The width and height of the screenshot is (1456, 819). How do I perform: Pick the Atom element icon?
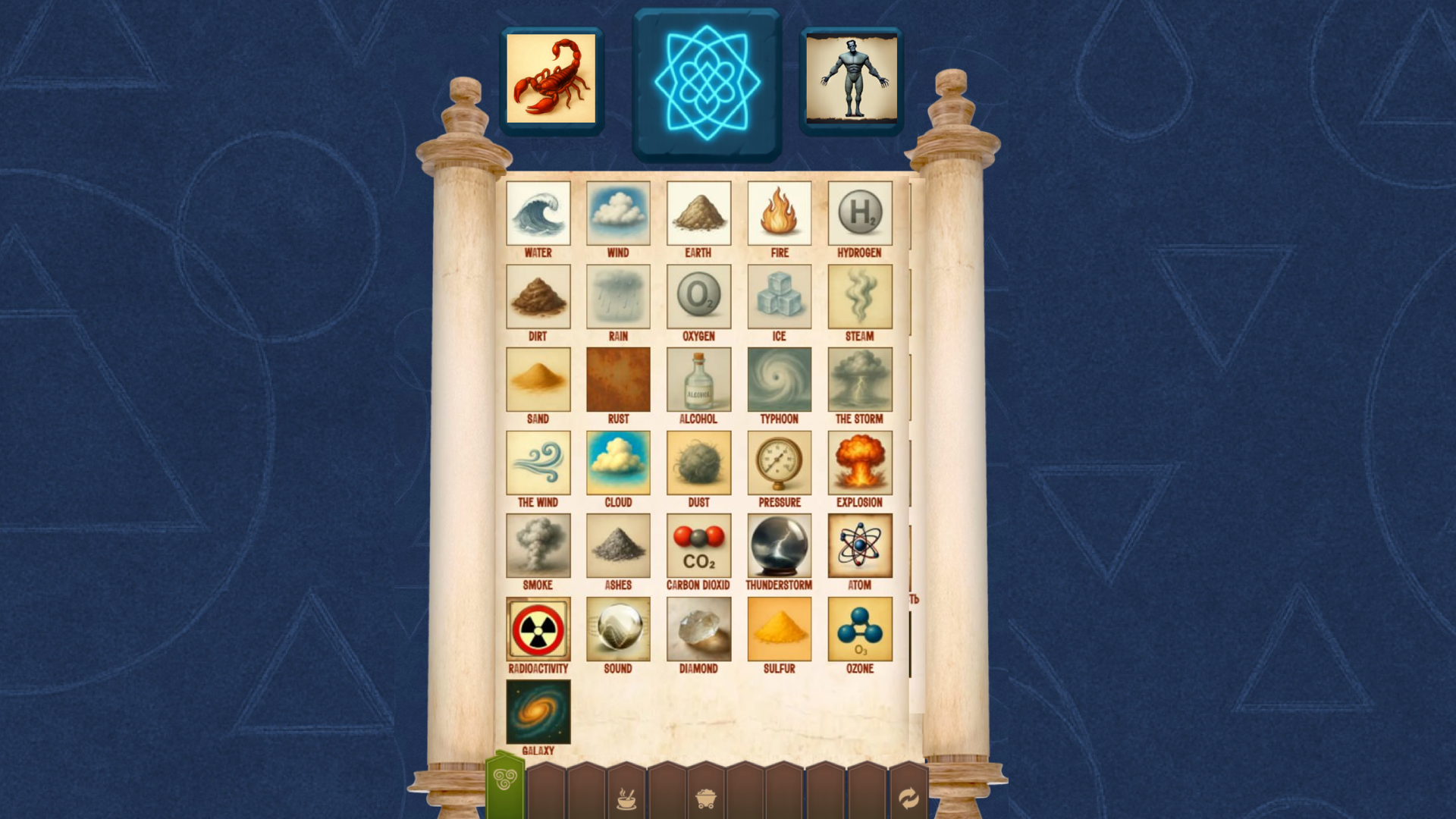click(x=859, y=547)
